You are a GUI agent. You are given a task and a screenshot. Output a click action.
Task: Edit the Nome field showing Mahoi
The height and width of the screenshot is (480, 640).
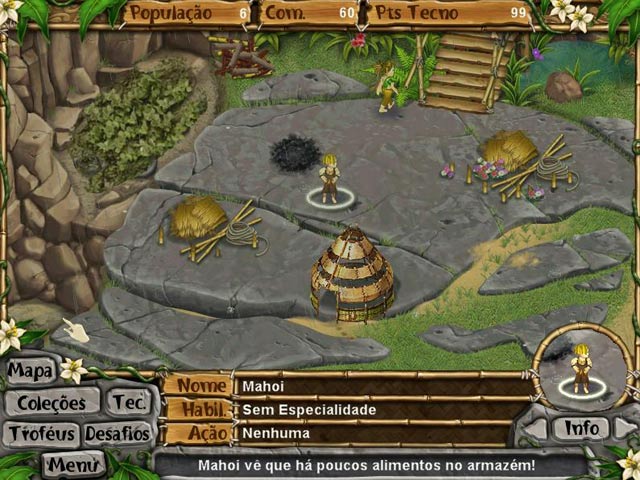380,385
